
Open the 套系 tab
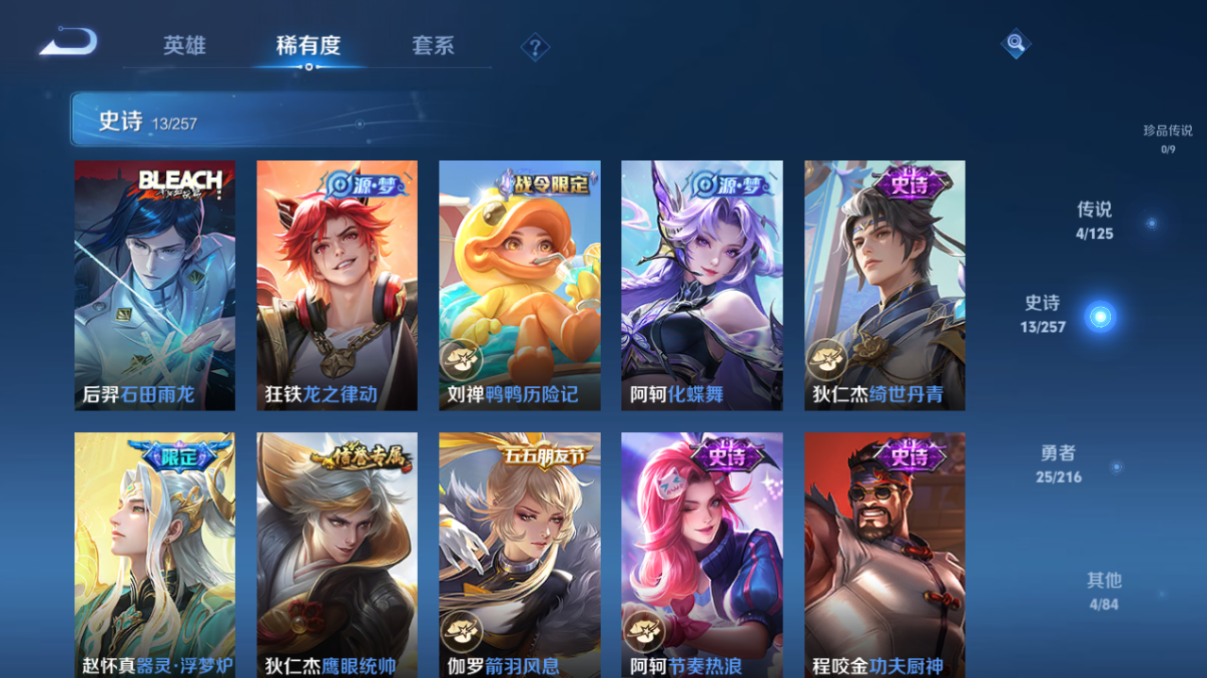(432, 45)
